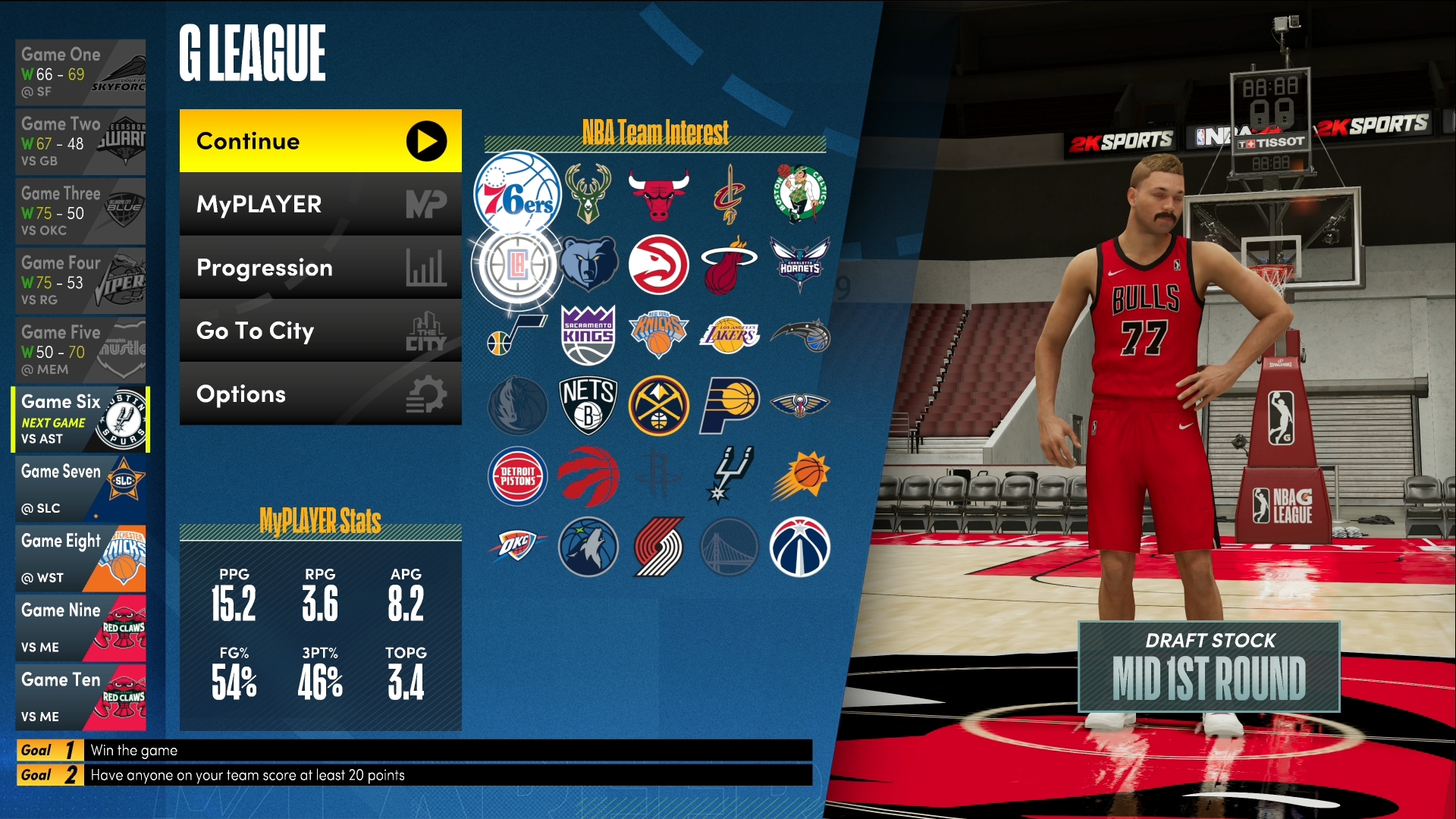Open the Options menu
Screen dimensions: 1456x819
click(x=320, y=394)
